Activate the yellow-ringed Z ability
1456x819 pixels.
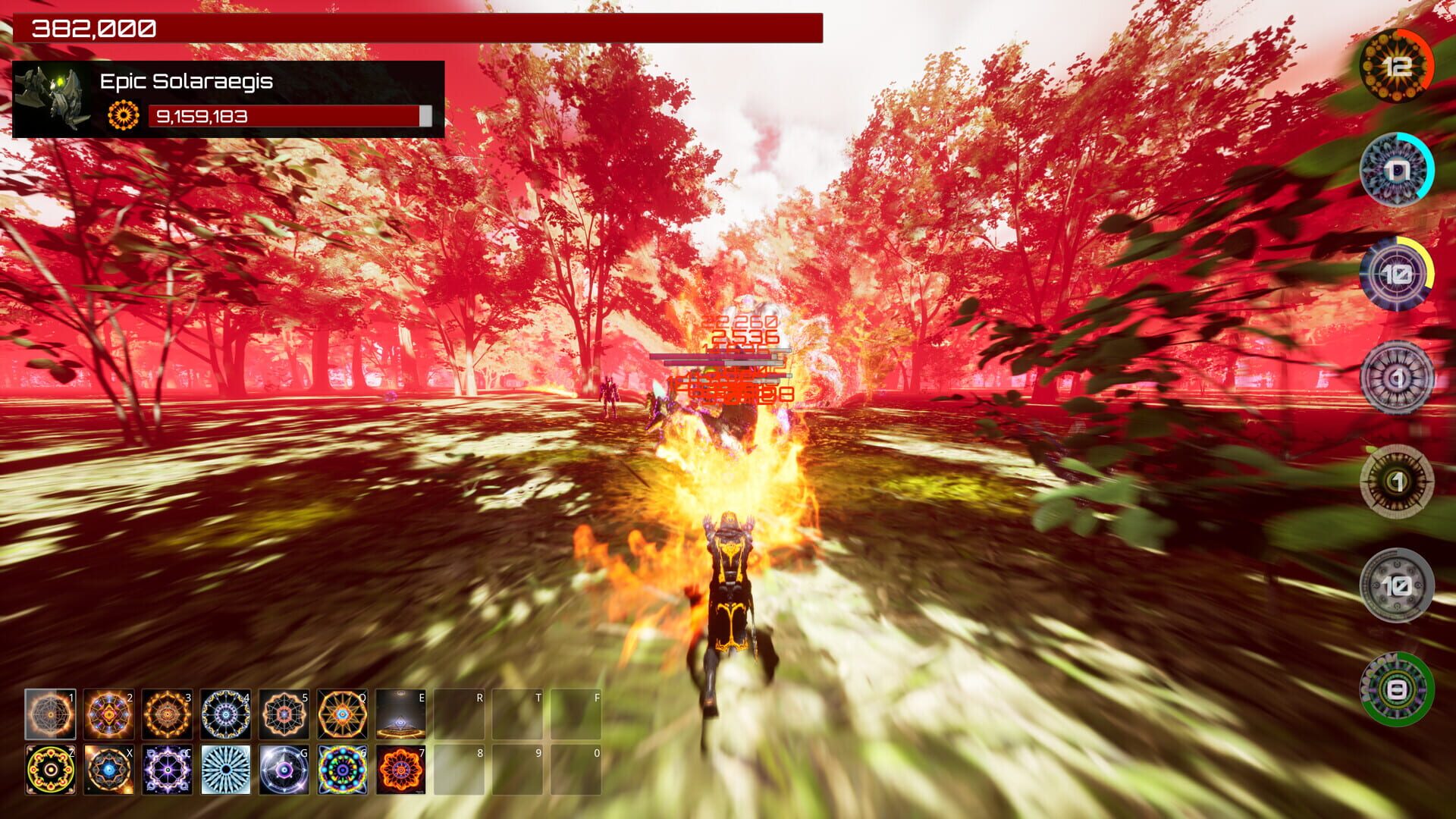click(50, 770)
